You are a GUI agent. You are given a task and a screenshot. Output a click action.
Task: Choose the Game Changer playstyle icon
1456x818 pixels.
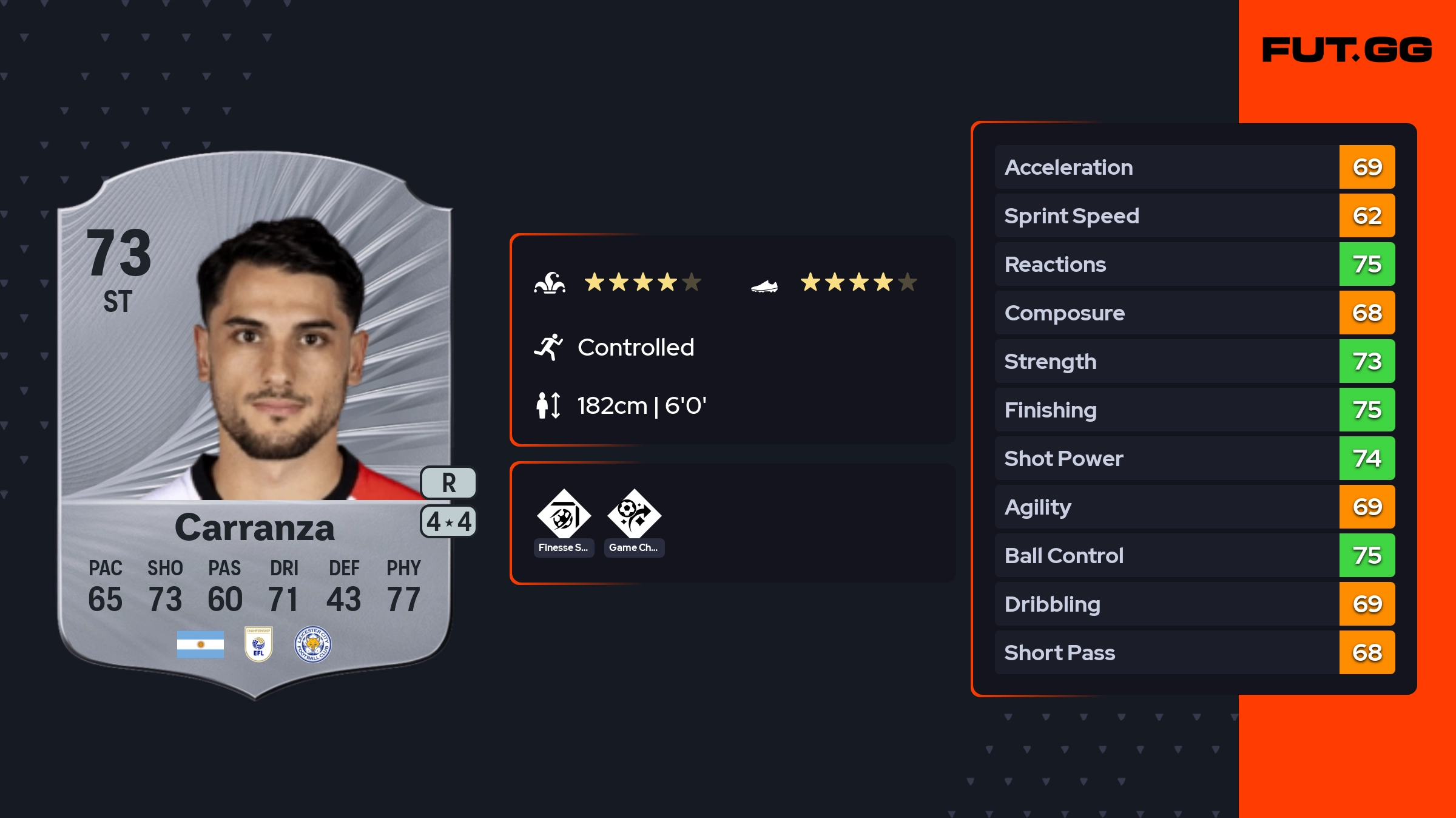click(634, 516)
